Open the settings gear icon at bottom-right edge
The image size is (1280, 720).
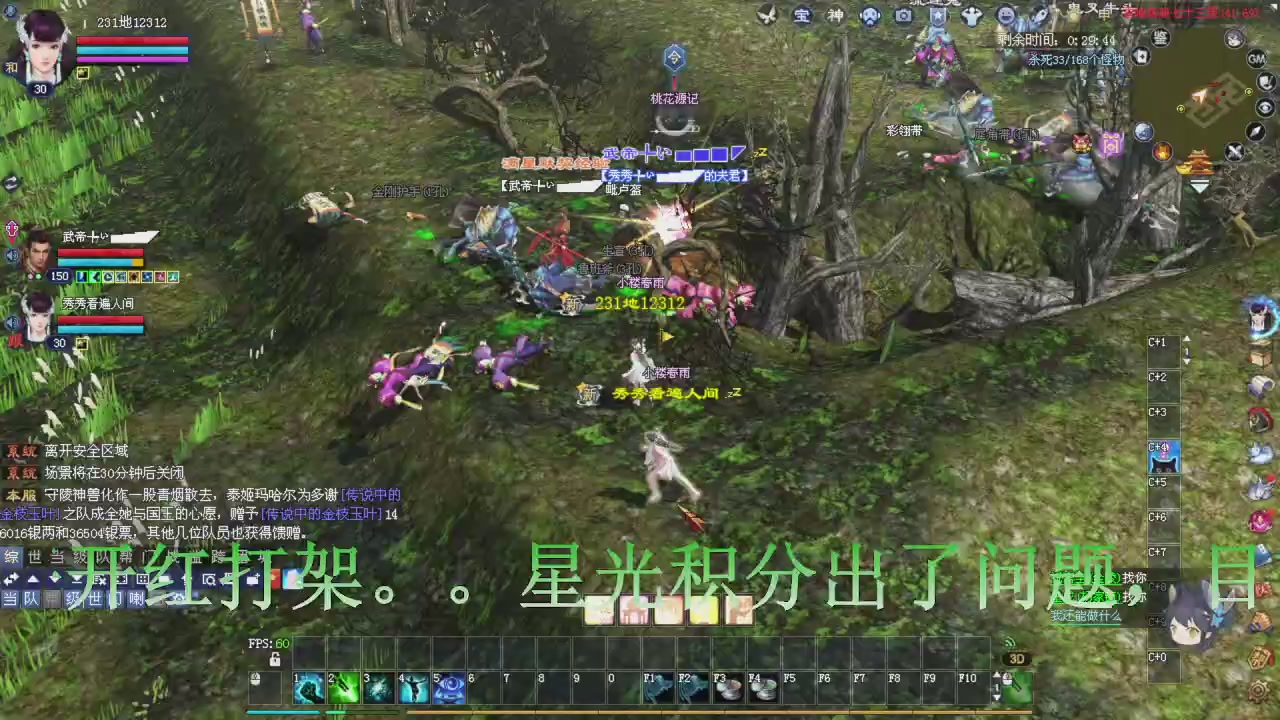click(x=1258, y=690)
